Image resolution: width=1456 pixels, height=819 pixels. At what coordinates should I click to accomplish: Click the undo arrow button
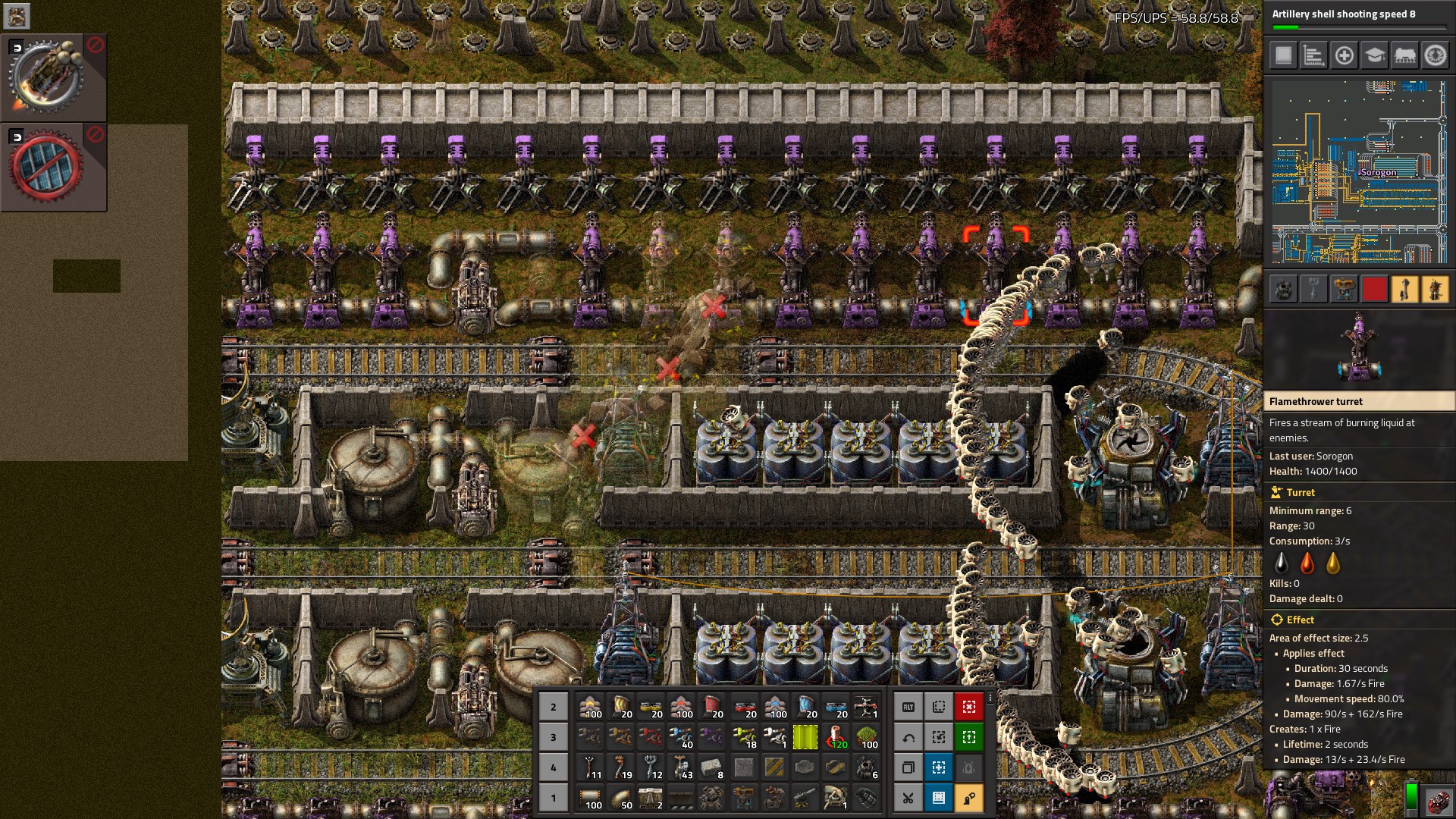(x=908, y=737)
